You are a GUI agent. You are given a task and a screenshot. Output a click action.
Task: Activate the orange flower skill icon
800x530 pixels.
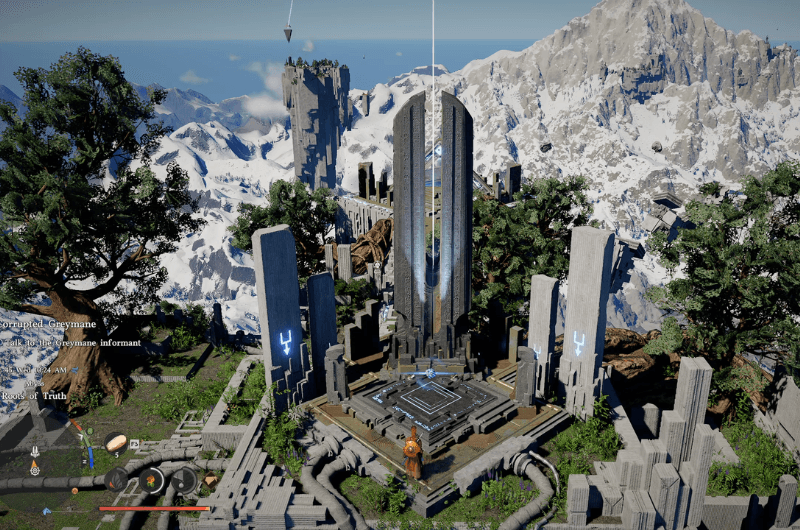(x=151, y=480)
